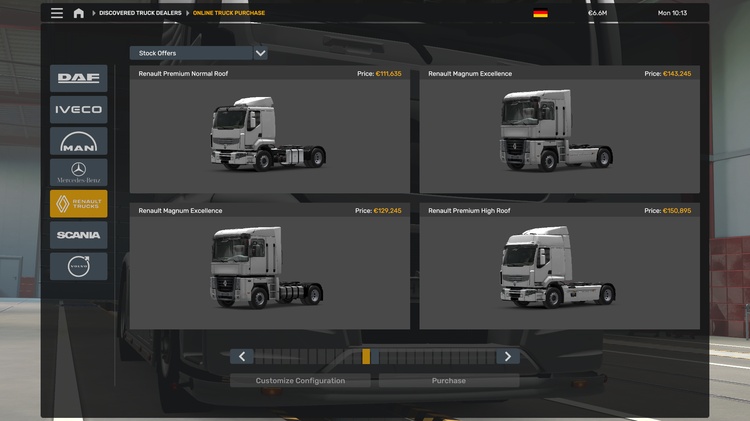The width and height of the screenshot is (750, 421).
Task: Show Mercedes-Benz truck offers
Action: [x=78, y=173]
